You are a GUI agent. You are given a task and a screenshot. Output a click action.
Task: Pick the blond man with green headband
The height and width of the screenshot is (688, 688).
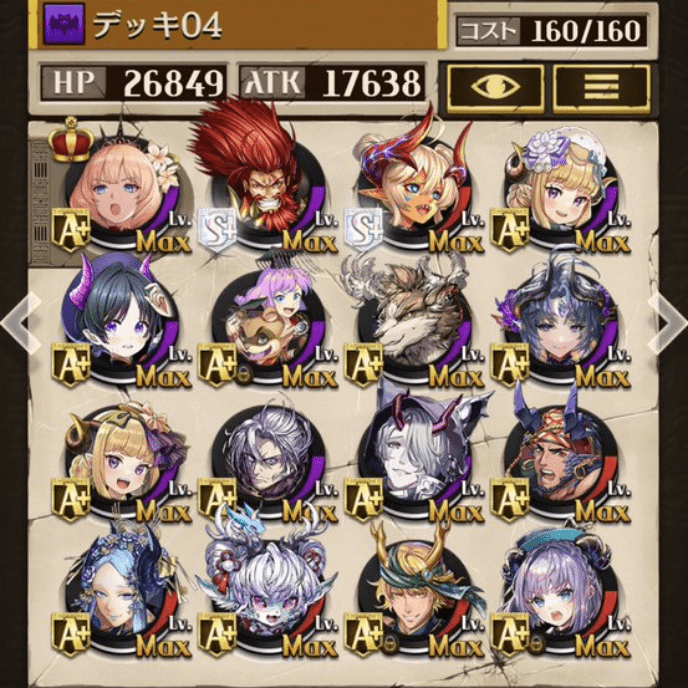408,588
